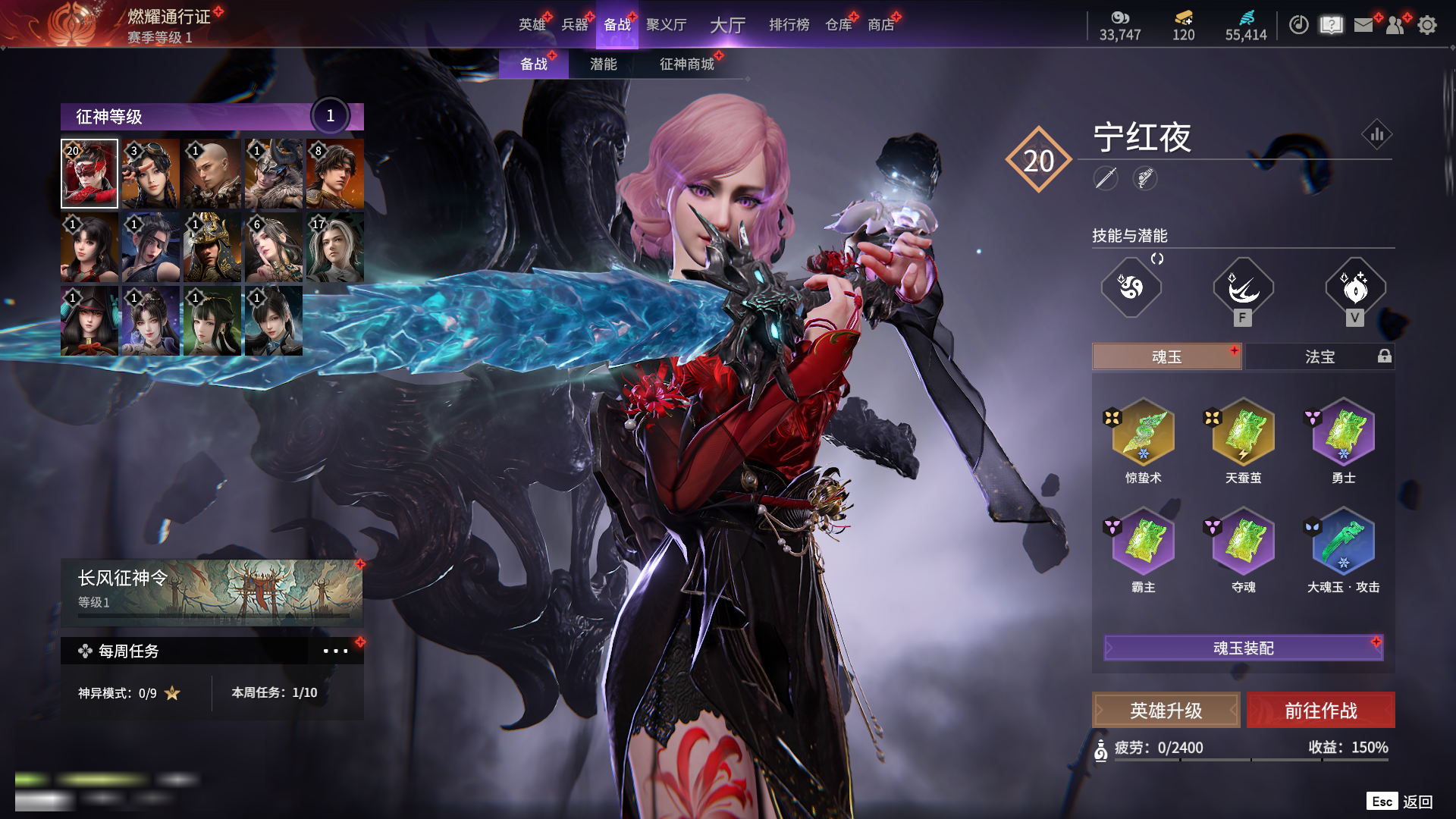
Task: Click the 英雄升级 hero upgrade button
Action: tap(1166, 711)
